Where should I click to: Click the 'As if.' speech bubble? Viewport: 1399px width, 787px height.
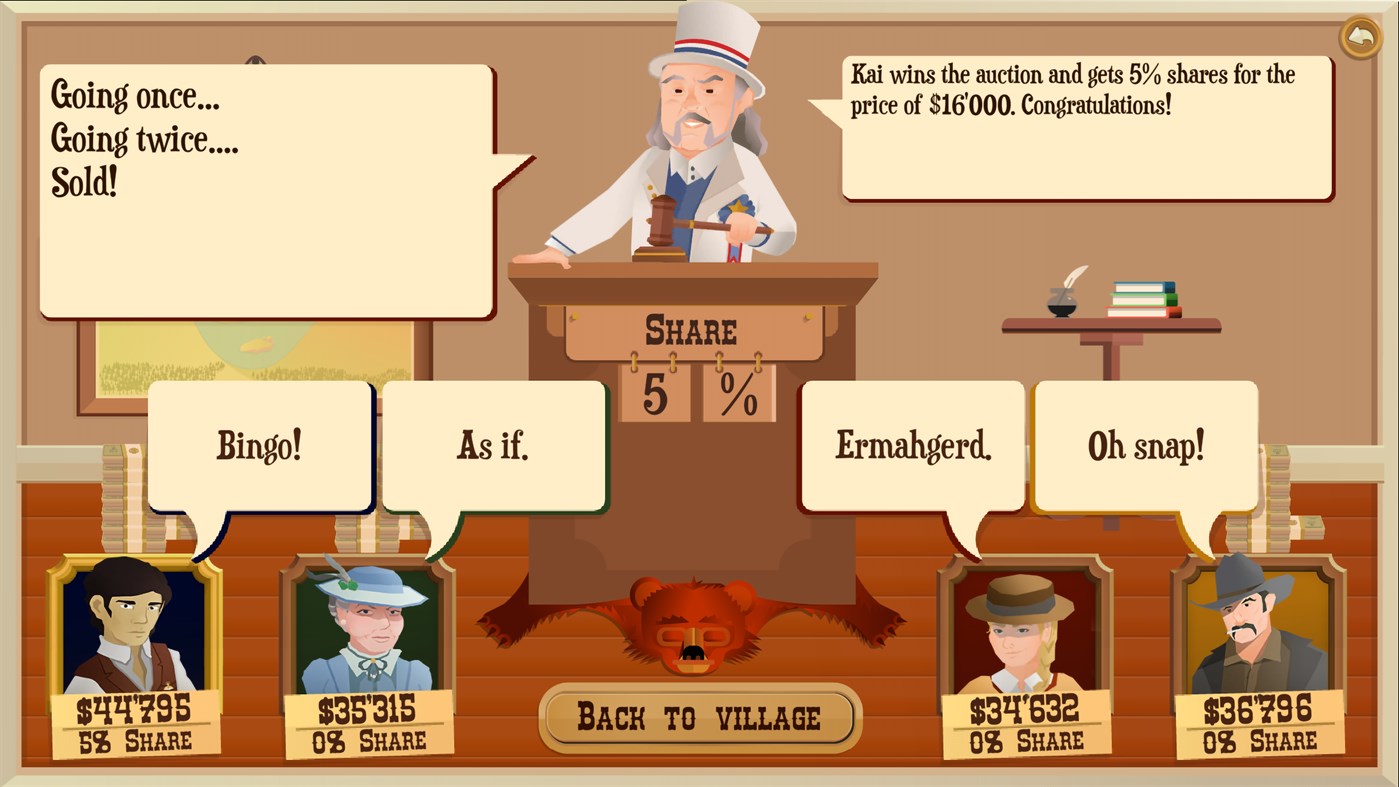click(494, 446)
